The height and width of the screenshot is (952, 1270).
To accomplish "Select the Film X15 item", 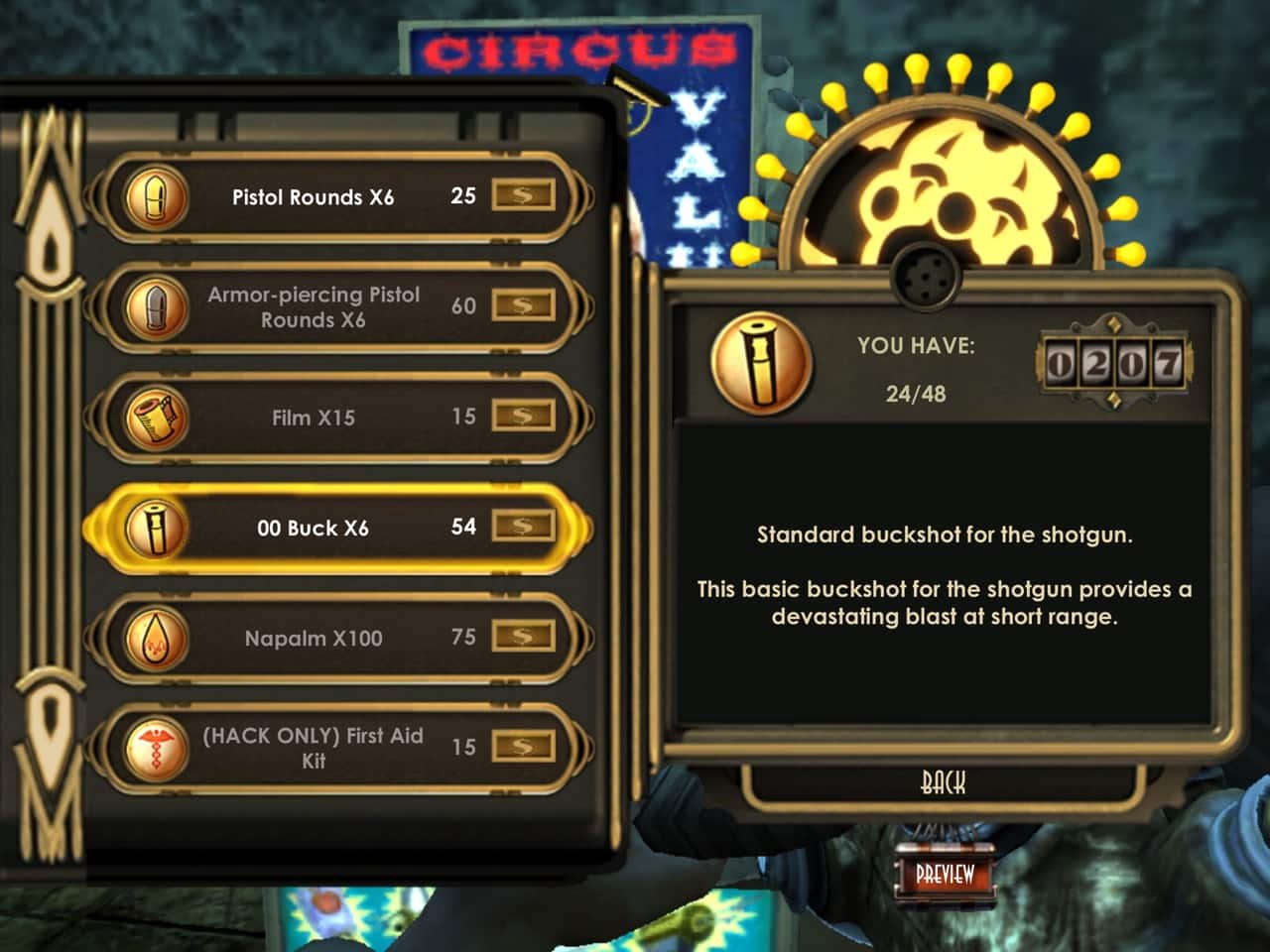I will point(313,417).
